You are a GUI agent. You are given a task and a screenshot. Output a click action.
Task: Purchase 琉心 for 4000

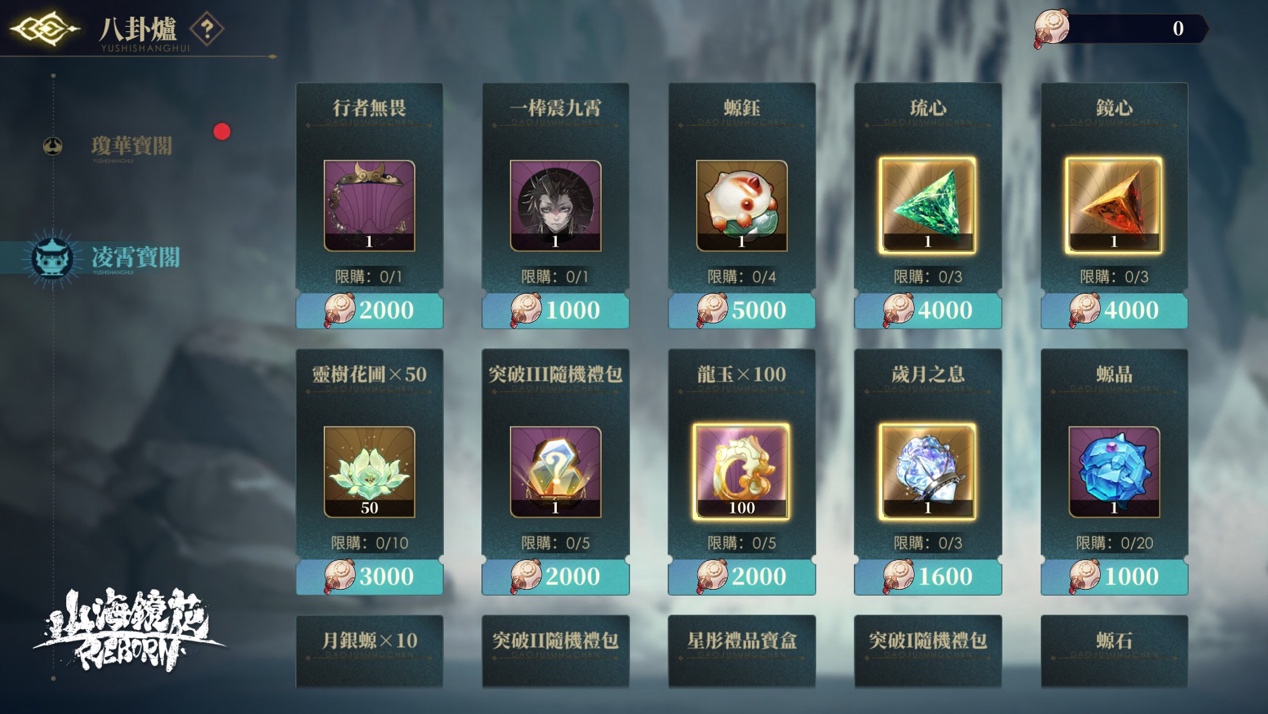coord(928,311)
